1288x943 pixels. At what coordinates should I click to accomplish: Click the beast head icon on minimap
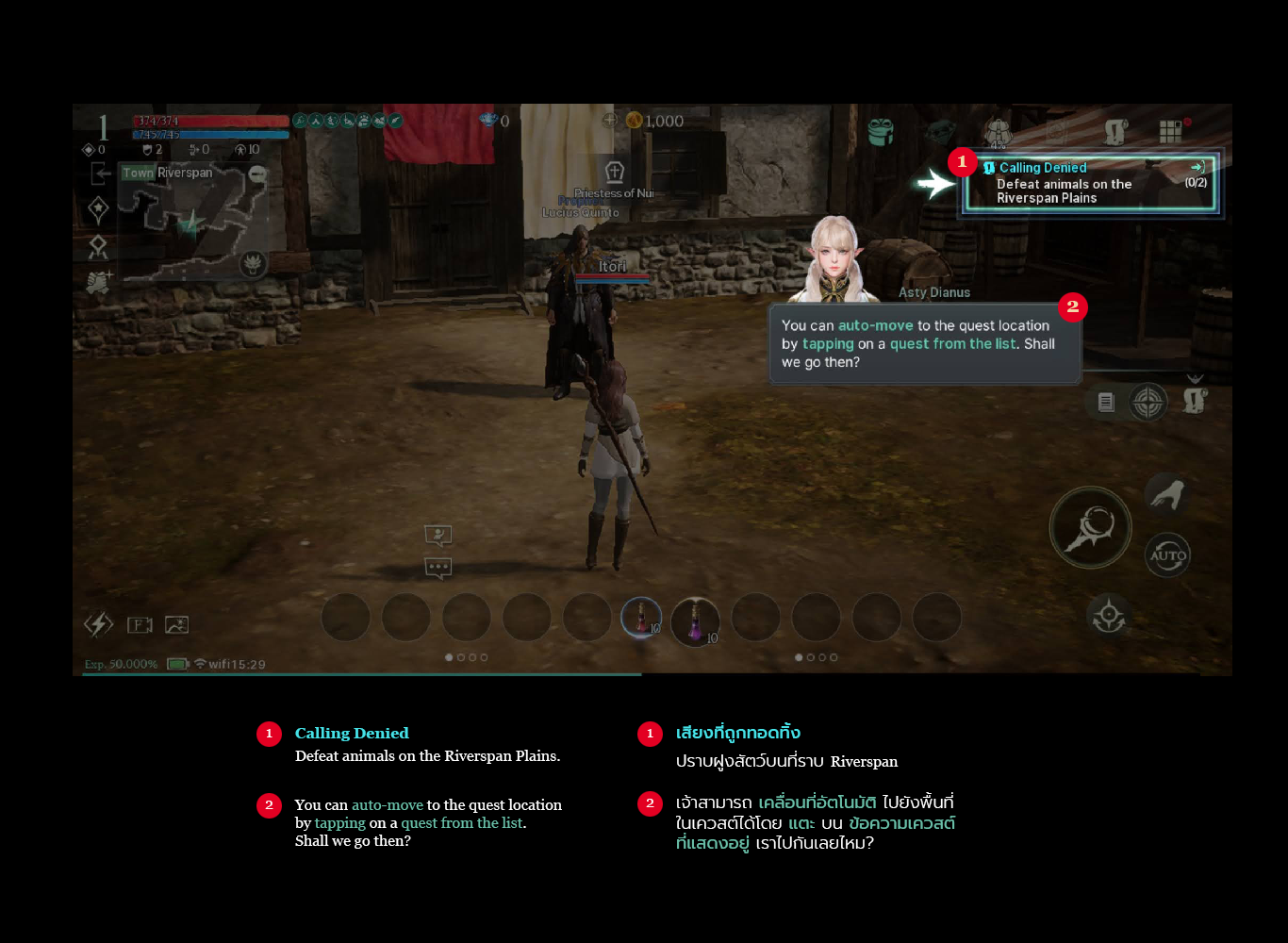coord(252,263)
